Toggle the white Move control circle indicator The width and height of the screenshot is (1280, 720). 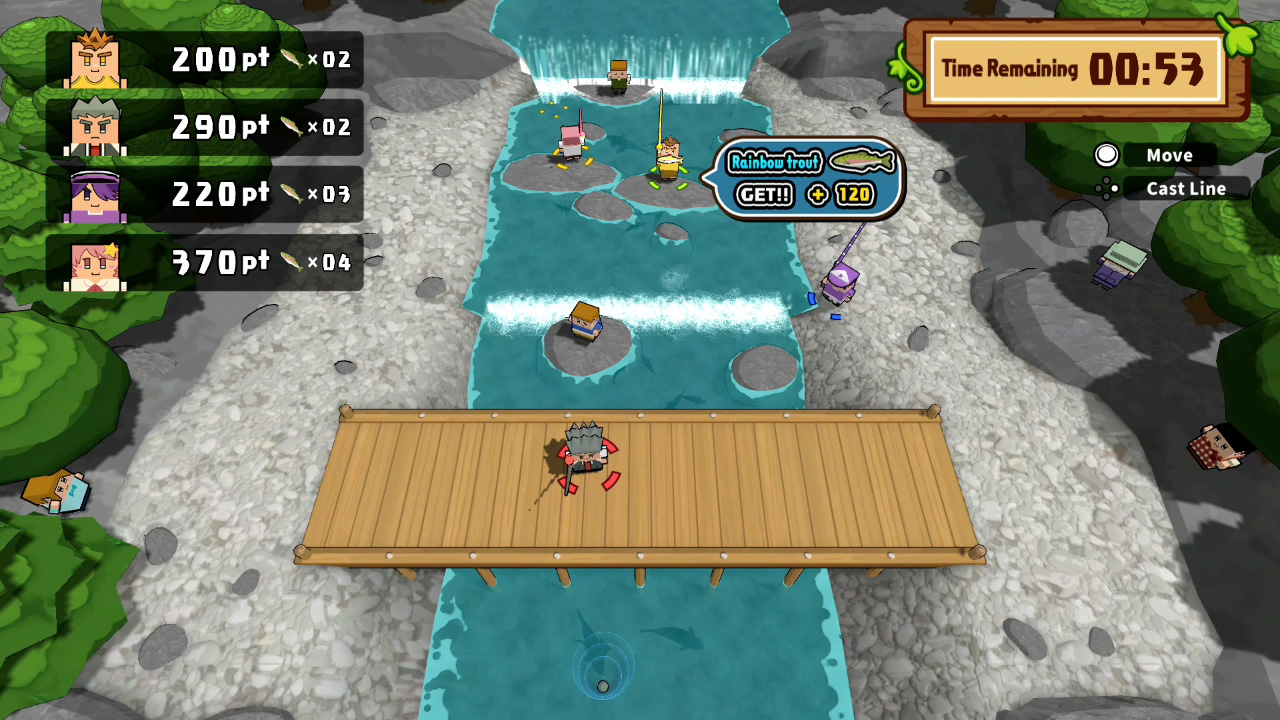[x=1106, y=155]
